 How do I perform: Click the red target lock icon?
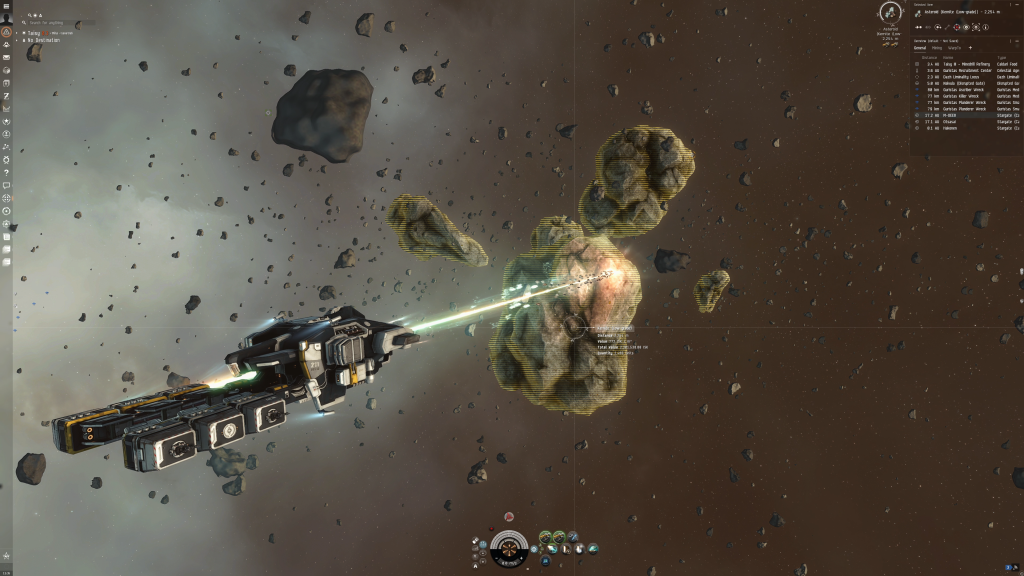pyautogui.click(x=956, y=27)
